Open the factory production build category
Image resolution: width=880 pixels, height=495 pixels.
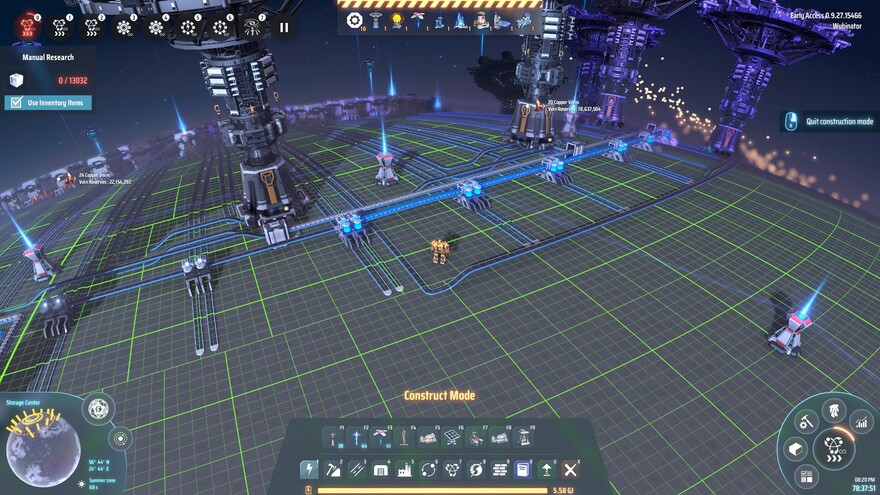coord(404,469)
